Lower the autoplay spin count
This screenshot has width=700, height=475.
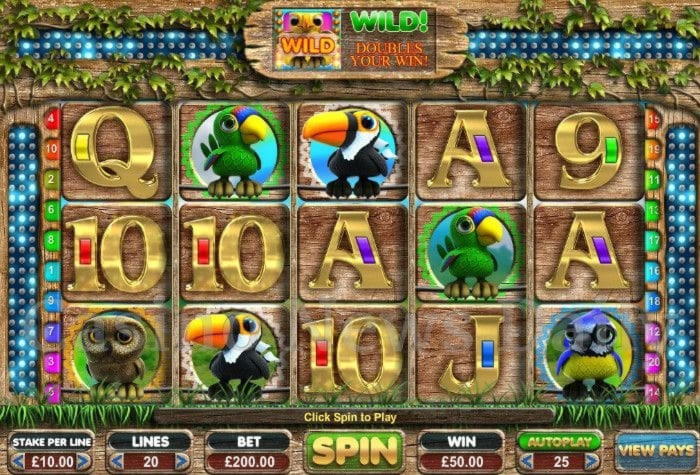(x=526, y=461)
